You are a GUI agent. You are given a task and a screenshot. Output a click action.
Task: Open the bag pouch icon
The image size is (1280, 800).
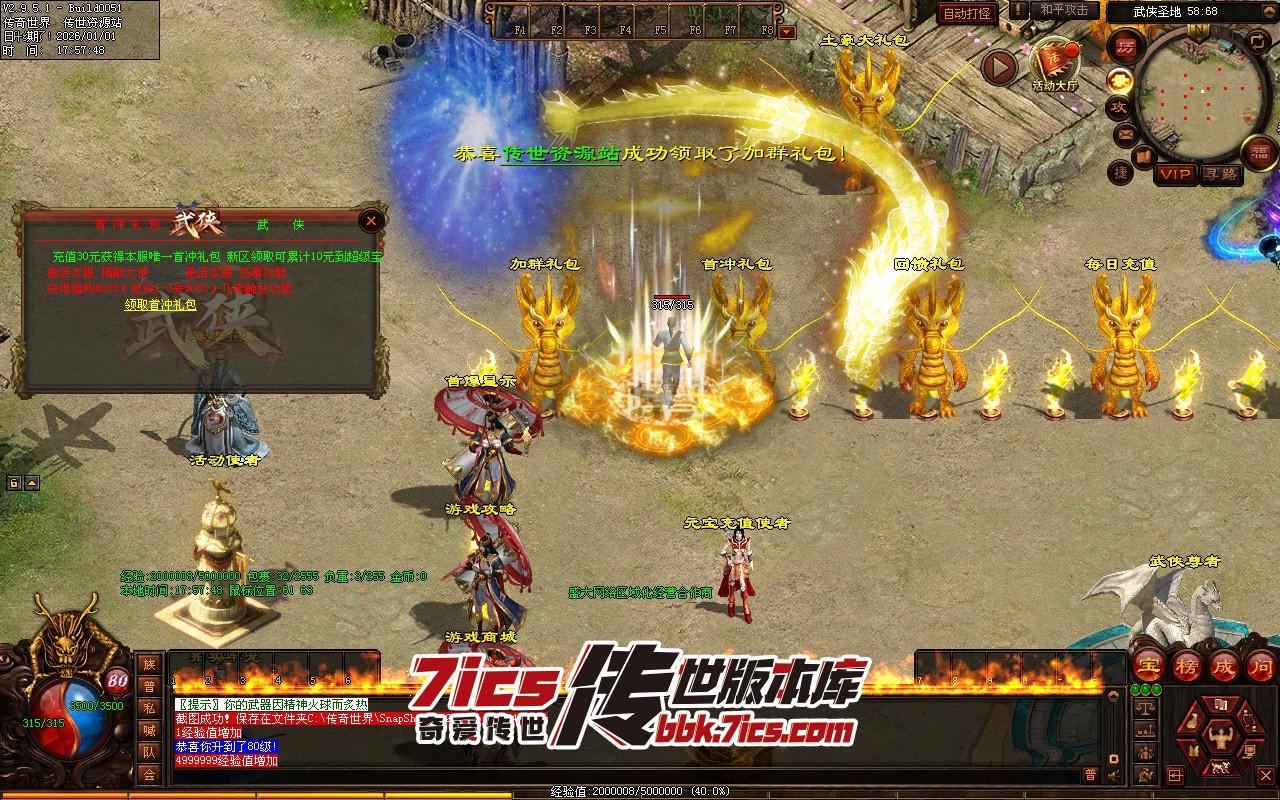click(1196, 721)
